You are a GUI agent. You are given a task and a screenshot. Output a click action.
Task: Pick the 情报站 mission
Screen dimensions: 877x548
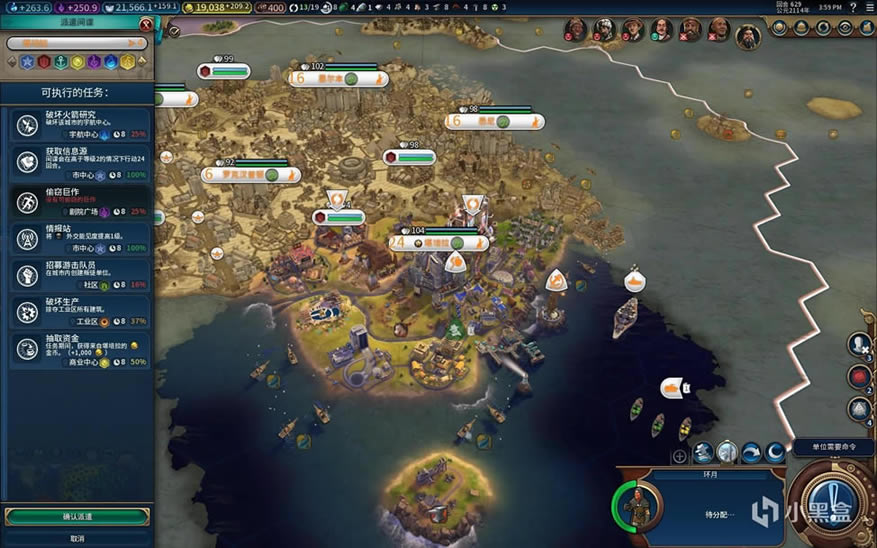(78, 238)
